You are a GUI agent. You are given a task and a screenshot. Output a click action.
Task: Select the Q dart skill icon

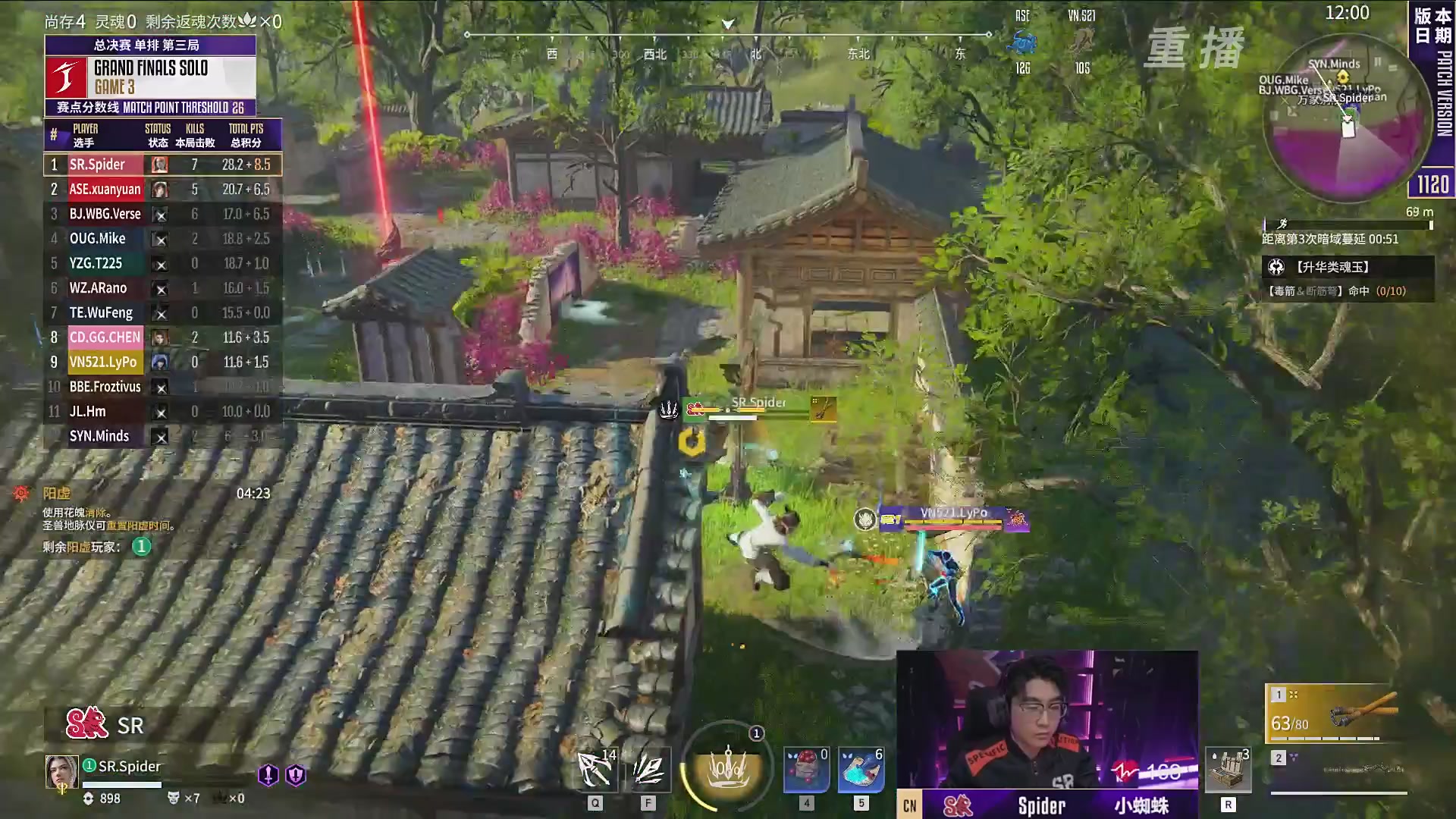(595, 768)
